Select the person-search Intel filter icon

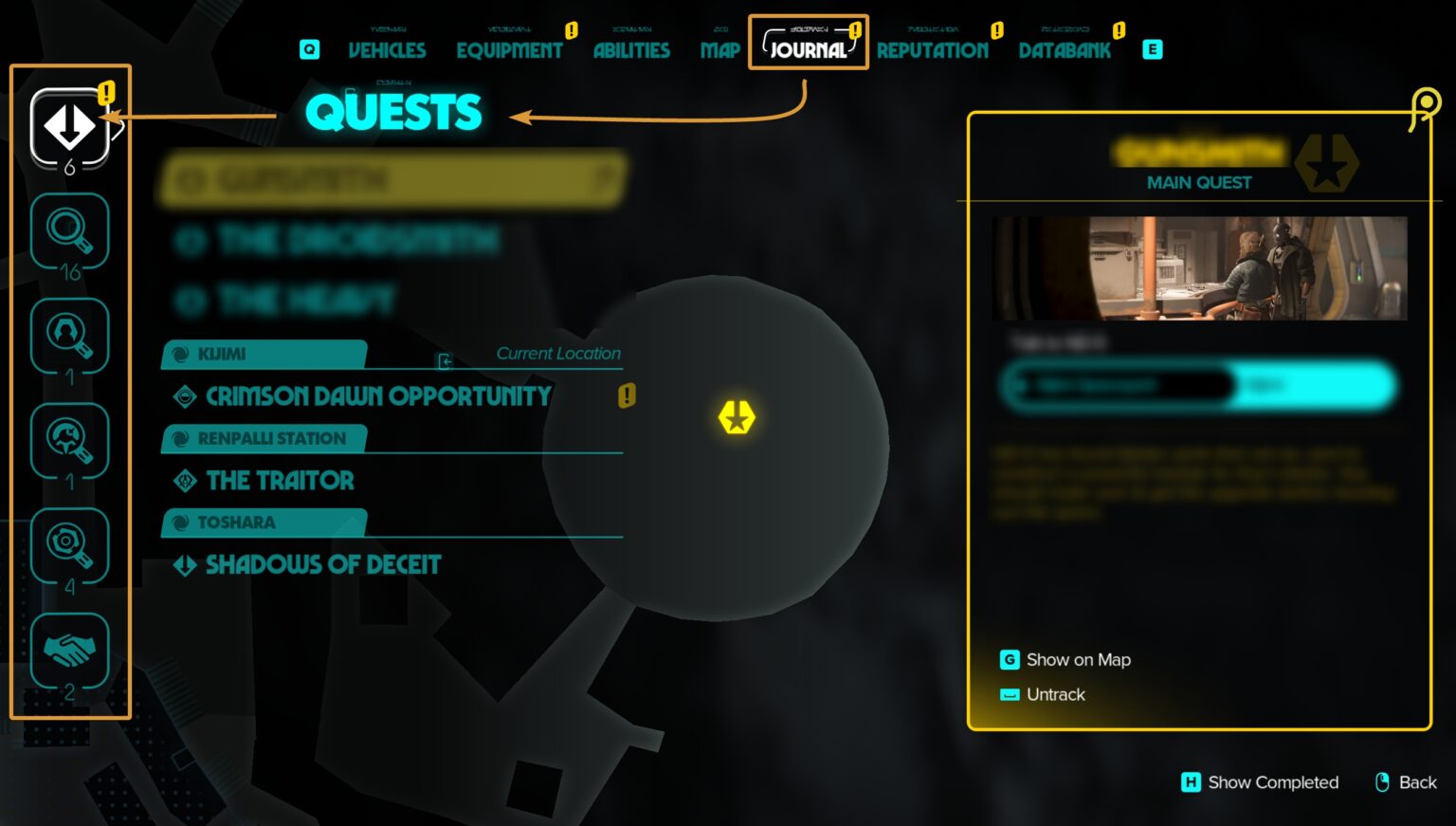click(x=68, y=335)
